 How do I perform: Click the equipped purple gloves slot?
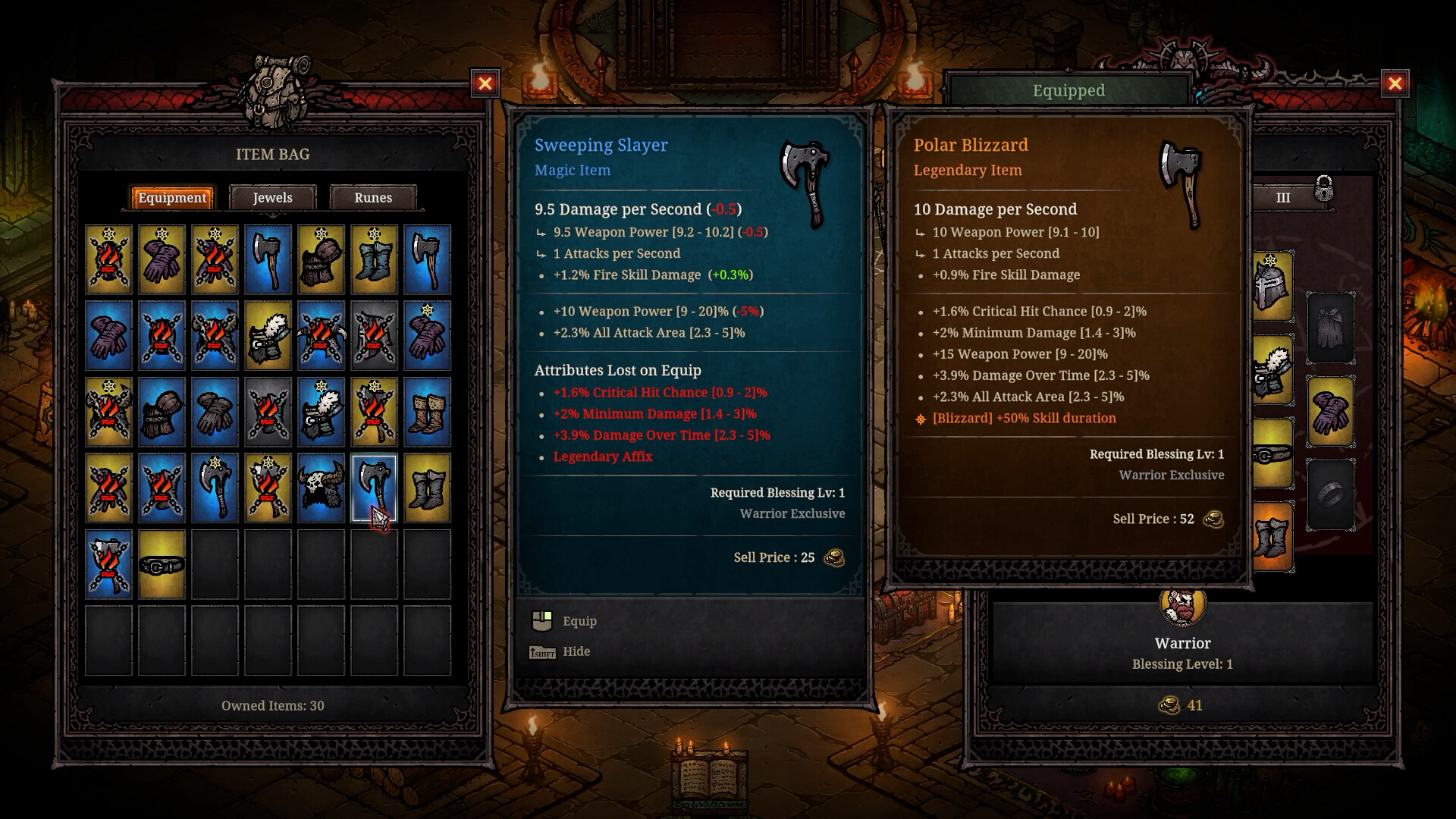click(1330, 411)
